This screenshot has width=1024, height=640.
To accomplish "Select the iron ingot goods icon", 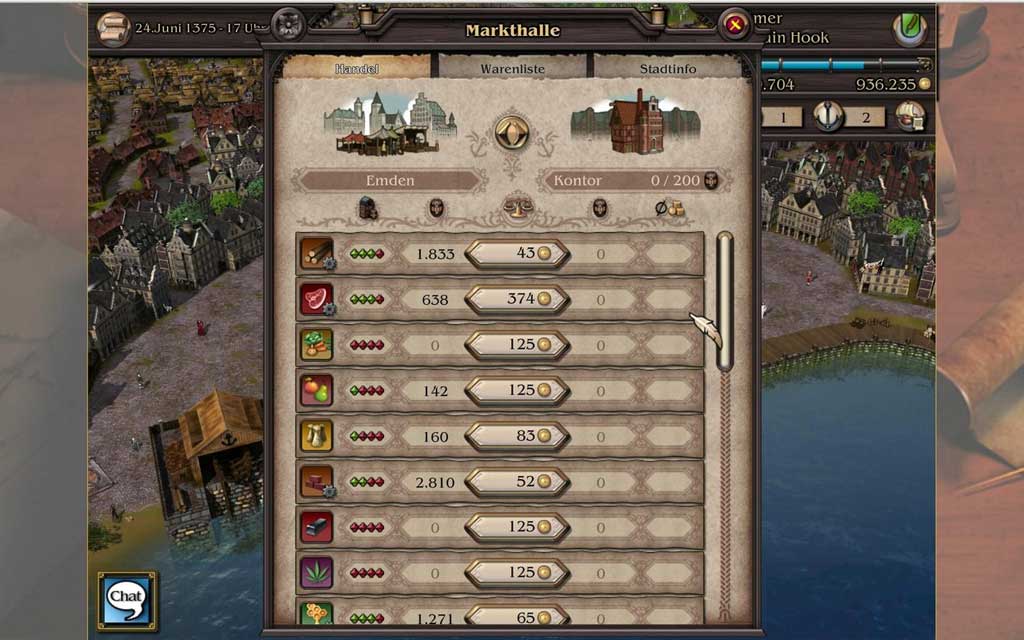I will pyautogui.click(x=316, y=527).
